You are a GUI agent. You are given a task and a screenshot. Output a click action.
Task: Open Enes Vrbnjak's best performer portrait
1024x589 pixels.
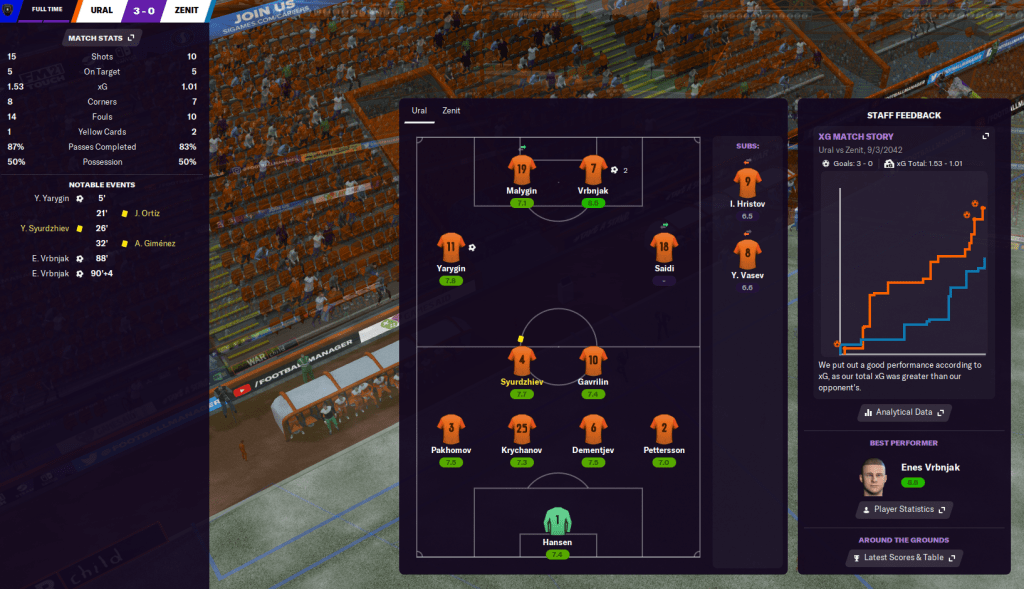pyautogui.click(x=873, y=477)
